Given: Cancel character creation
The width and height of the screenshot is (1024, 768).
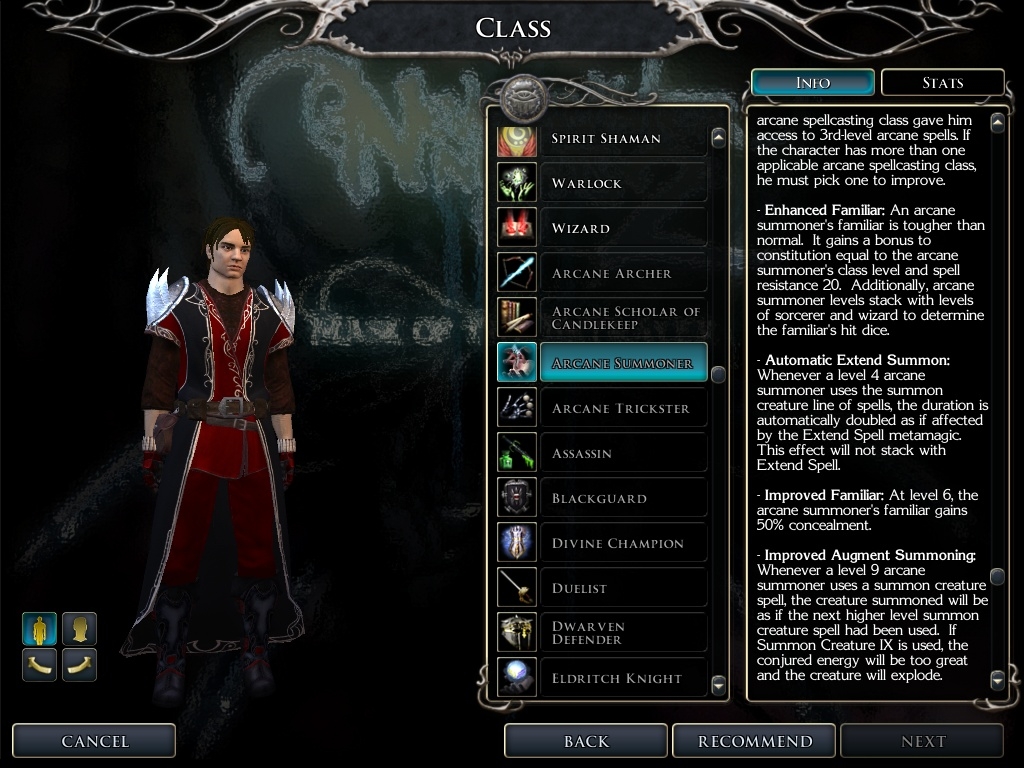Looking at the screenshot, I should pos(94,741).
